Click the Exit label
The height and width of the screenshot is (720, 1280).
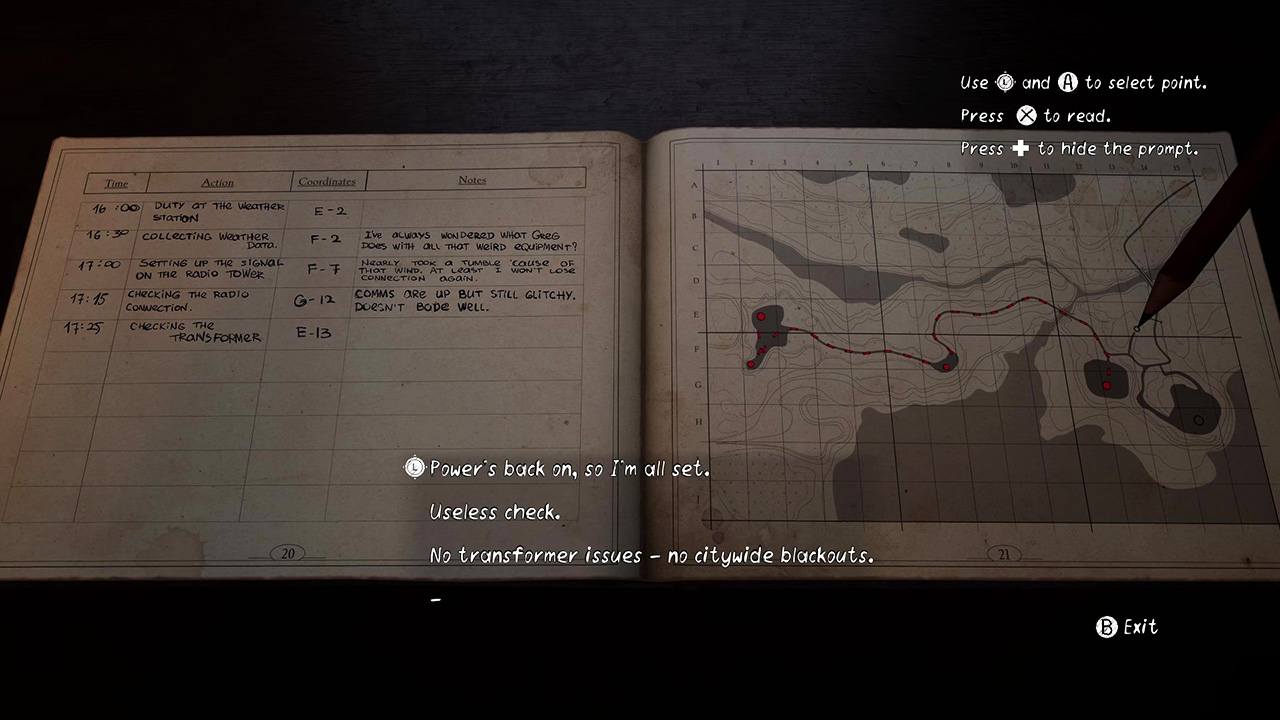pos(1139,627)
